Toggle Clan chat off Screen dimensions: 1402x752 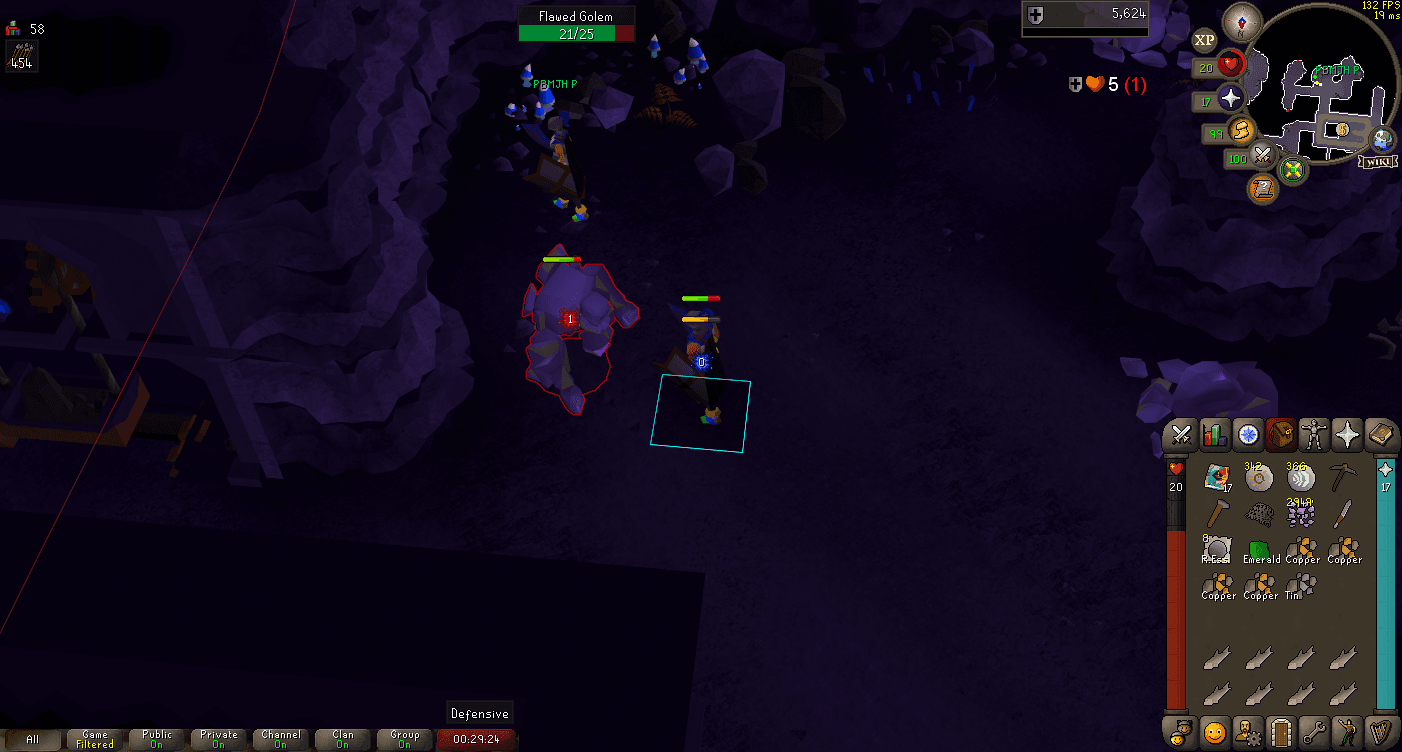click(343, 739)
